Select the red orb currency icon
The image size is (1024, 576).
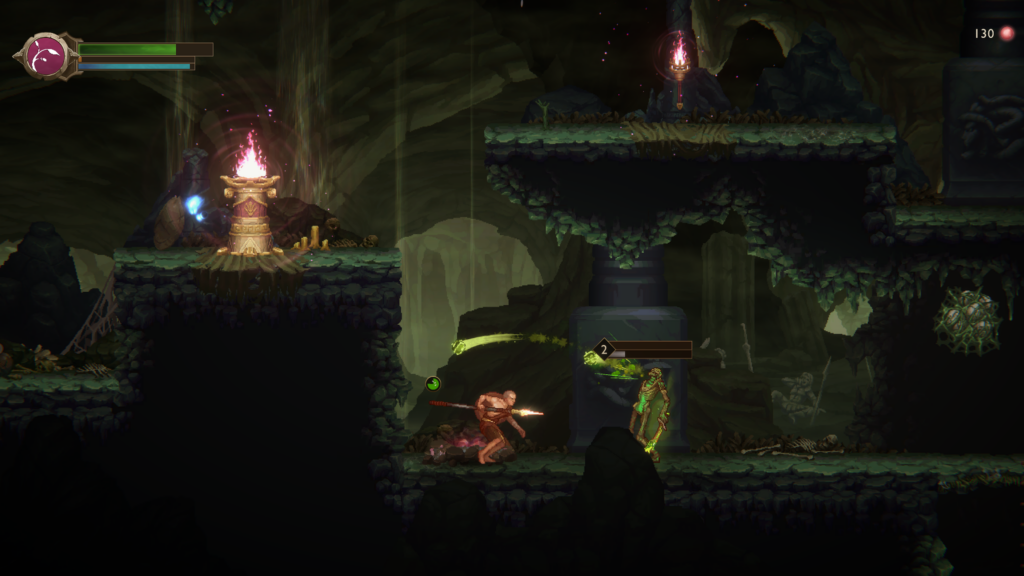1007,34
